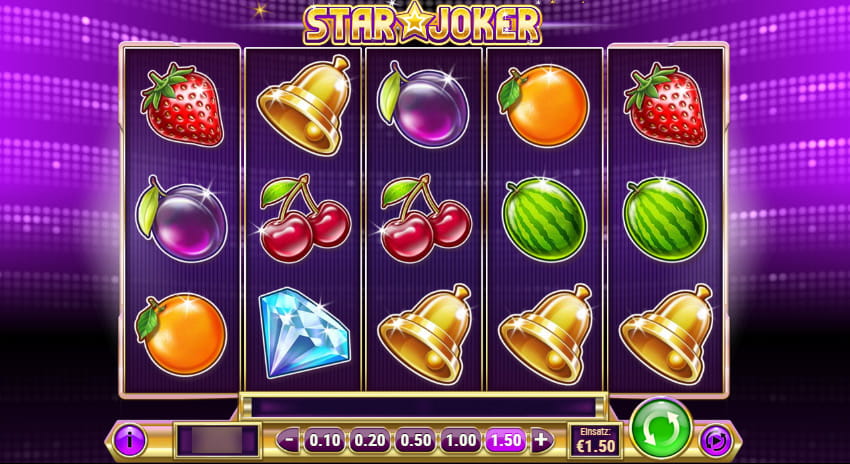
Task: Pick the 1.00 bet option
Action: click(459, 439)
